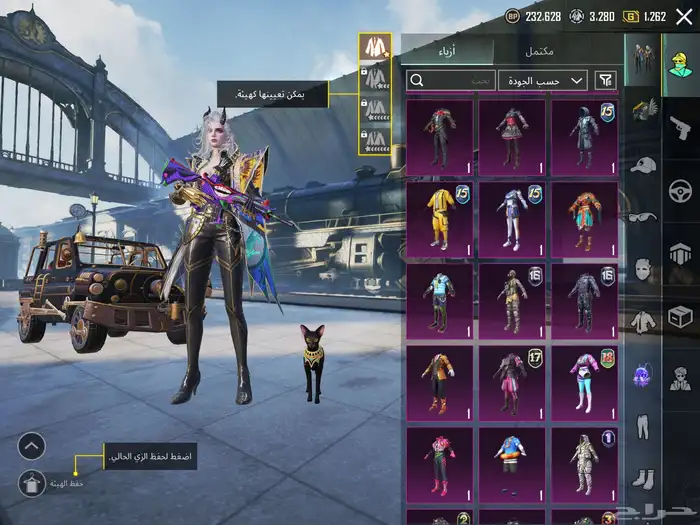Switch to the أزياء outfits tab
The image size is (700, 525).
click(x=447, y=52)
